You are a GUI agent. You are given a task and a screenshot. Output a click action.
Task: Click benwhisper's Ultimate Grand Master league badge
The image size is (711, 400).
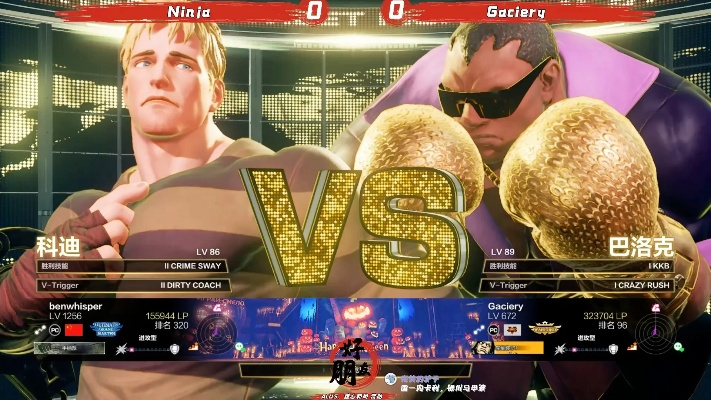106,329
